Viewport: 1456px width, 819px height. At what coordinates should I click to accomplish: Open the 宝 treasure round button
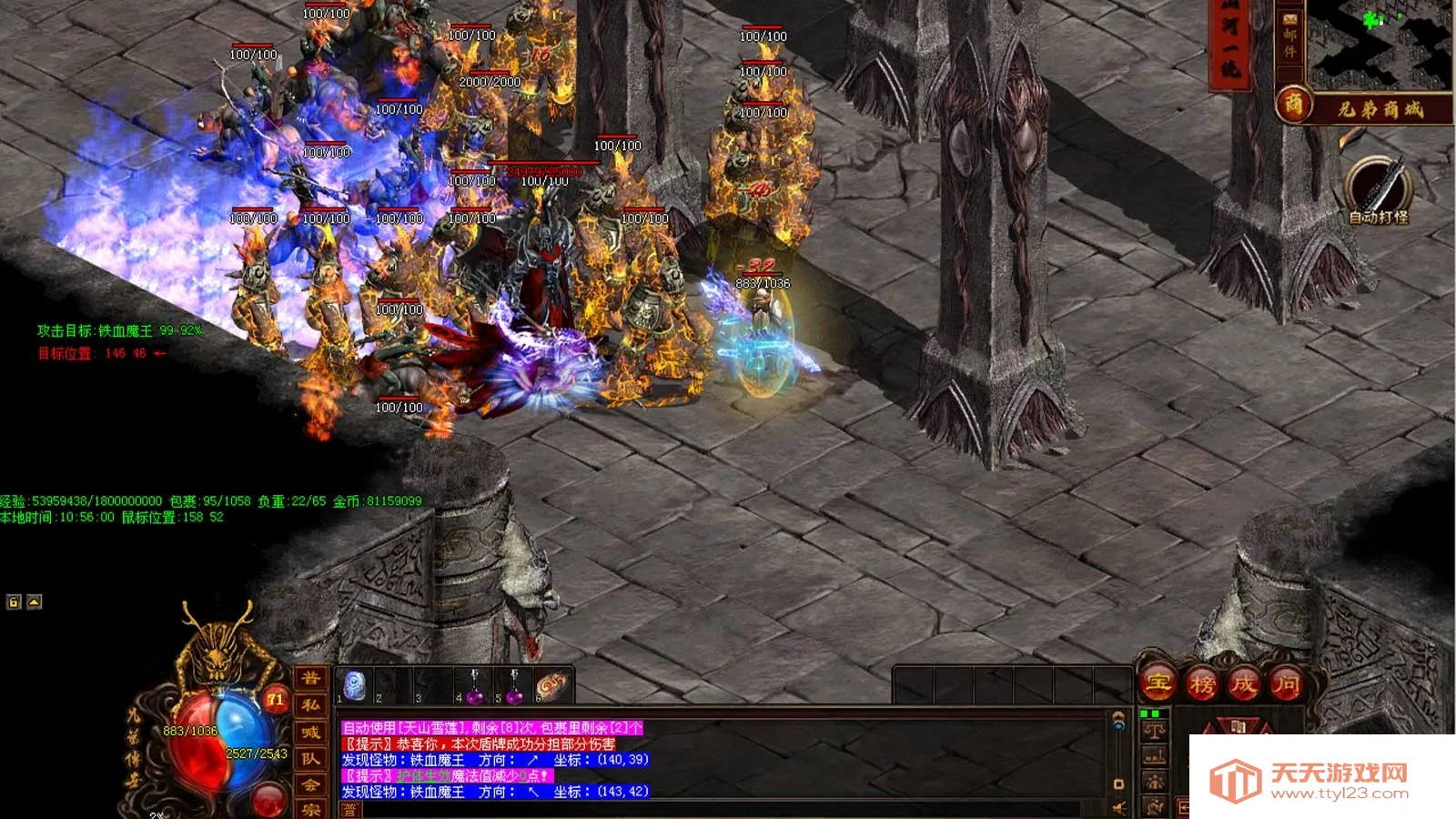point(1158,682)
